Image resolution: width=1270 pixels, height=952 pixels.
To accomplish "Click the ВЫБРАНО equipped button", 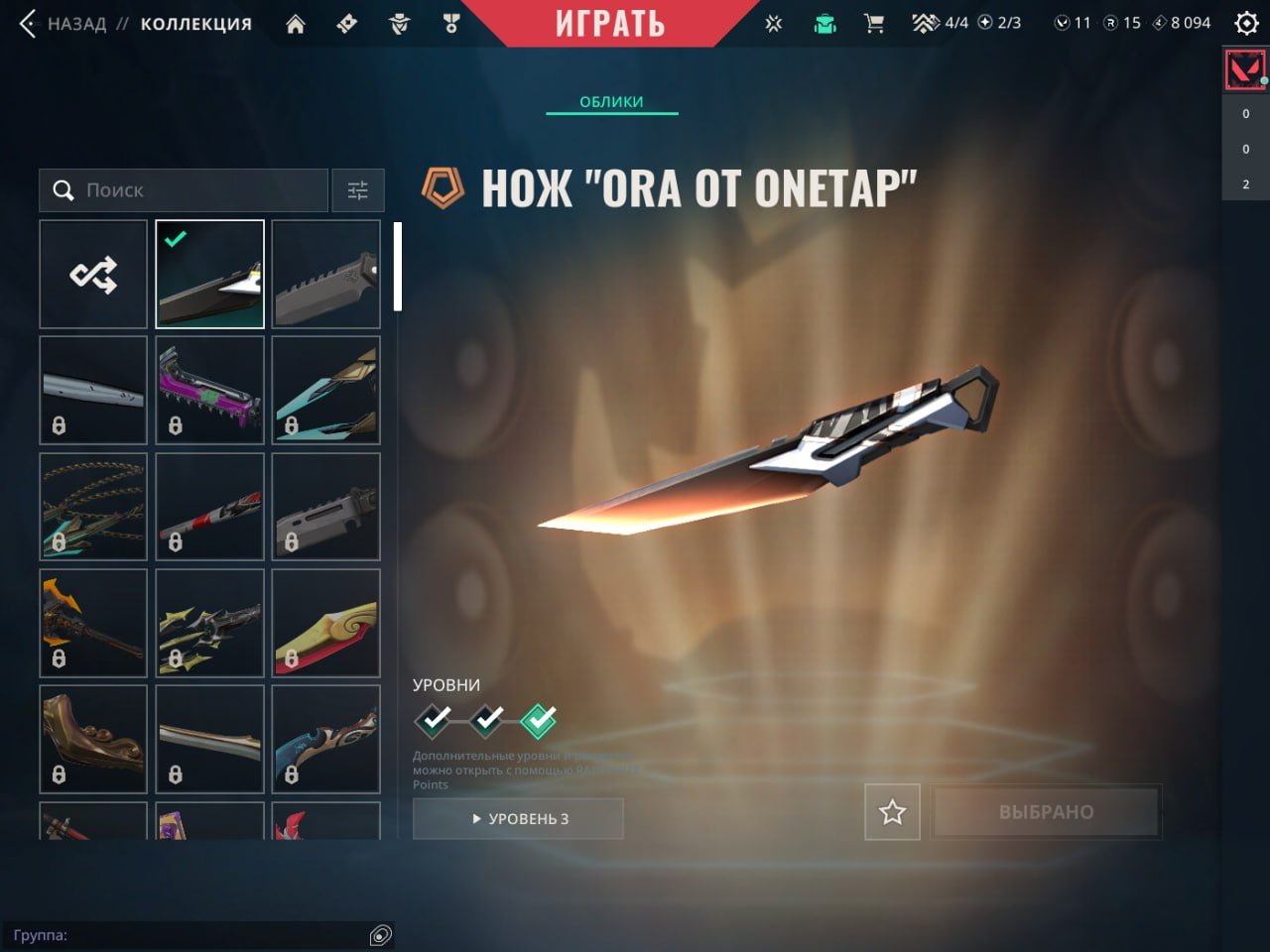I will [x=1046, y=812].
